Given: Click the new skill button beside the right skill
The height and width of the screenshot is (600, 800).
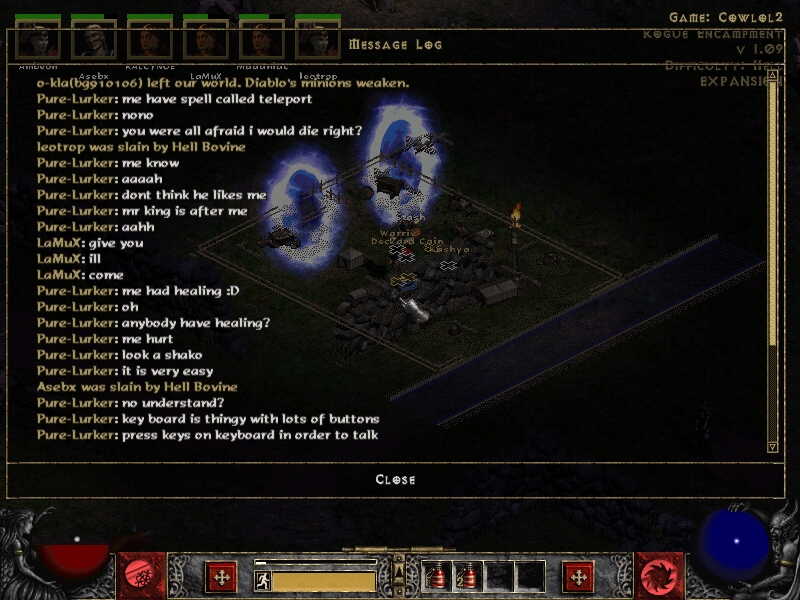Looking at the screenshot, I should (579, 577).
